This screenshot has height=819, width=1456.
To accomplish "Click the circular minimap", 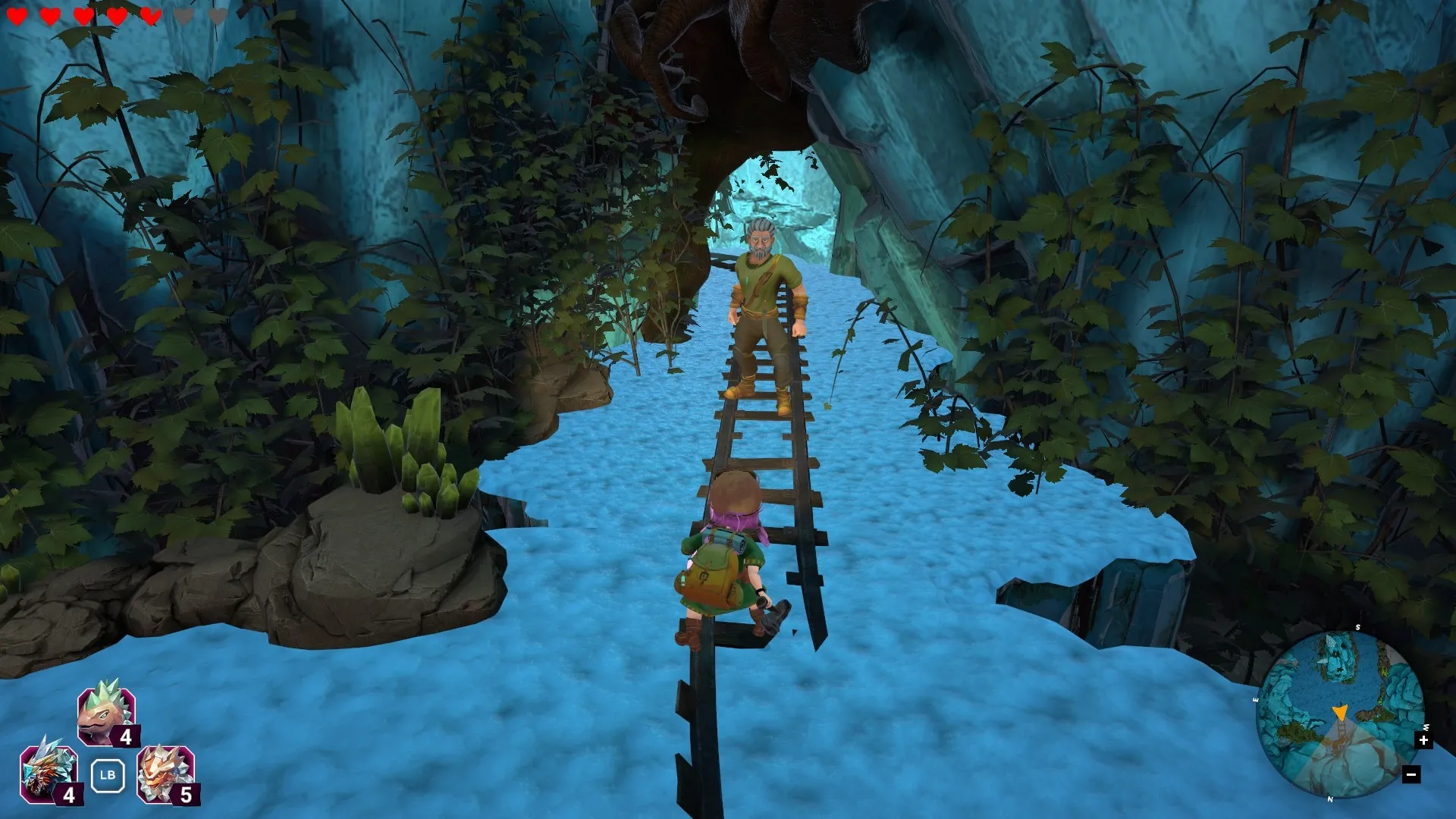I will click(1339, 714).
